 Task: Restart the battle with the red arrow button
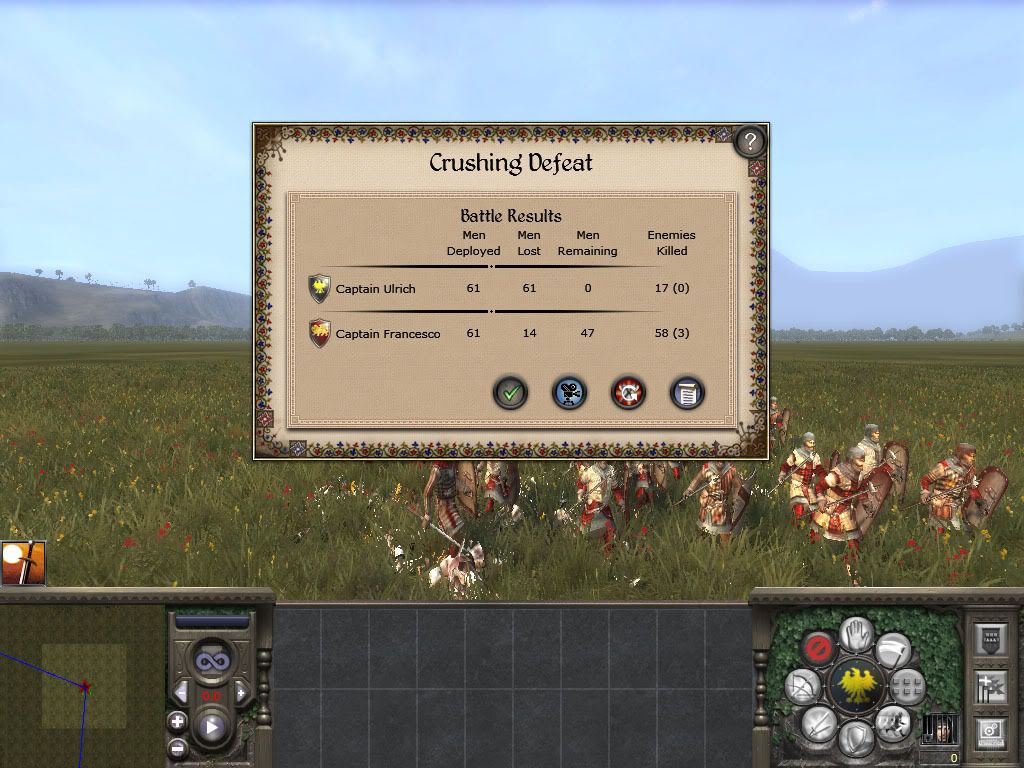point(628,393)
